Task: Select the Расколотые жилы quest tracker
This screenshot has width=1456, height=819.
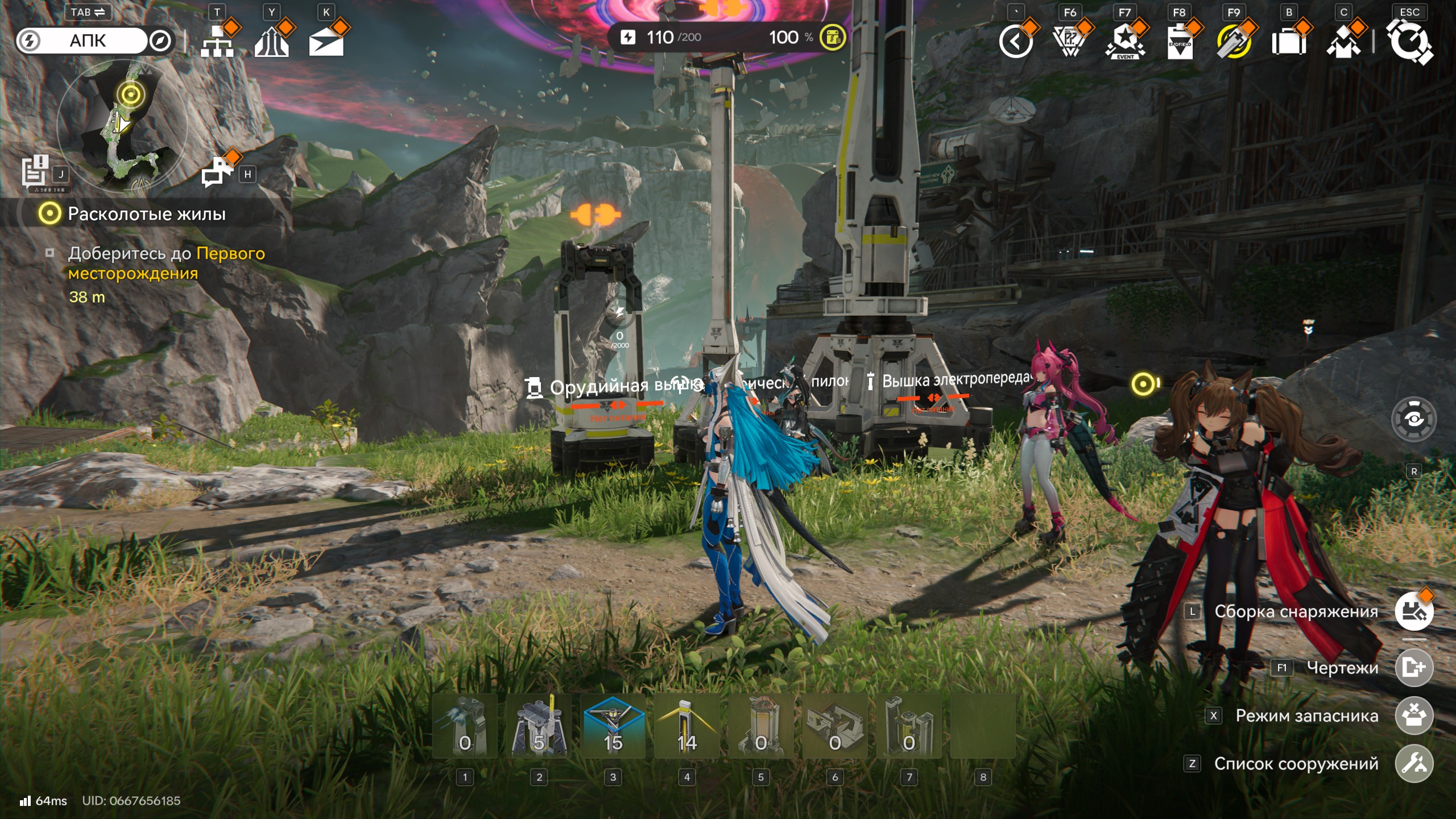Action: (147, 214)
